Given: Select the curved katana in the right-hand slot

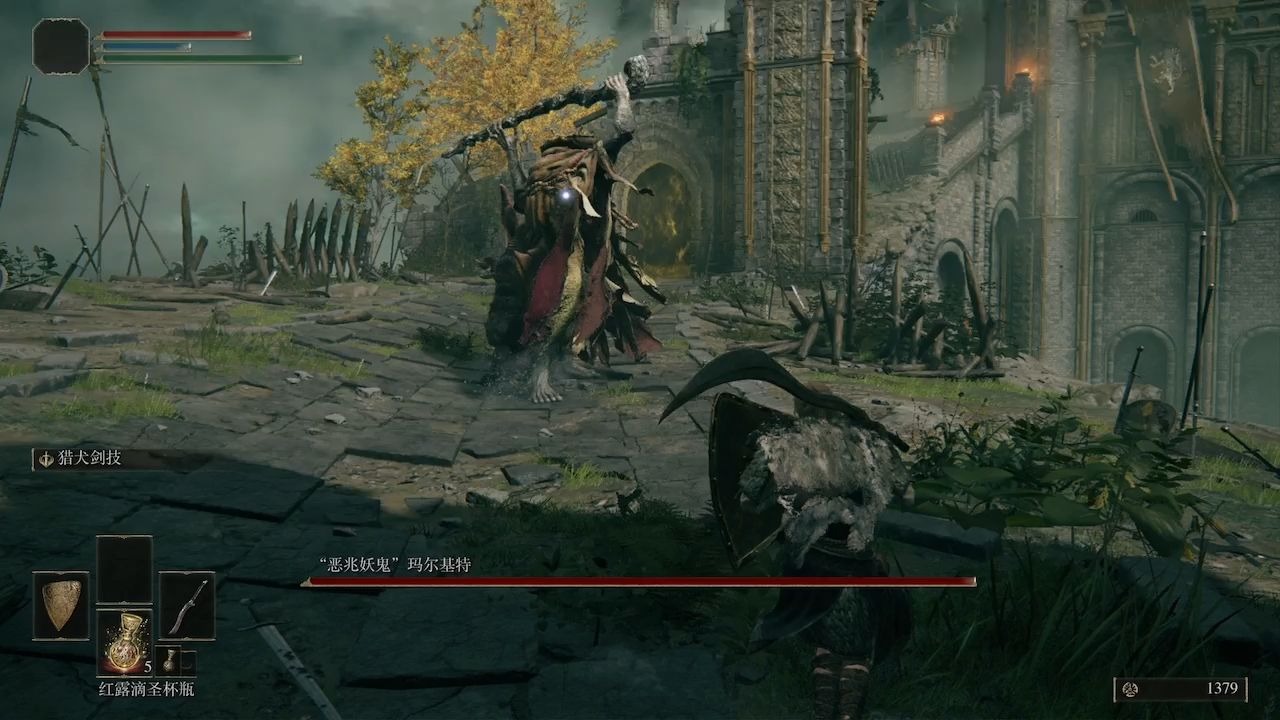Looking at the screenshot, I should (x=186, y=606).
